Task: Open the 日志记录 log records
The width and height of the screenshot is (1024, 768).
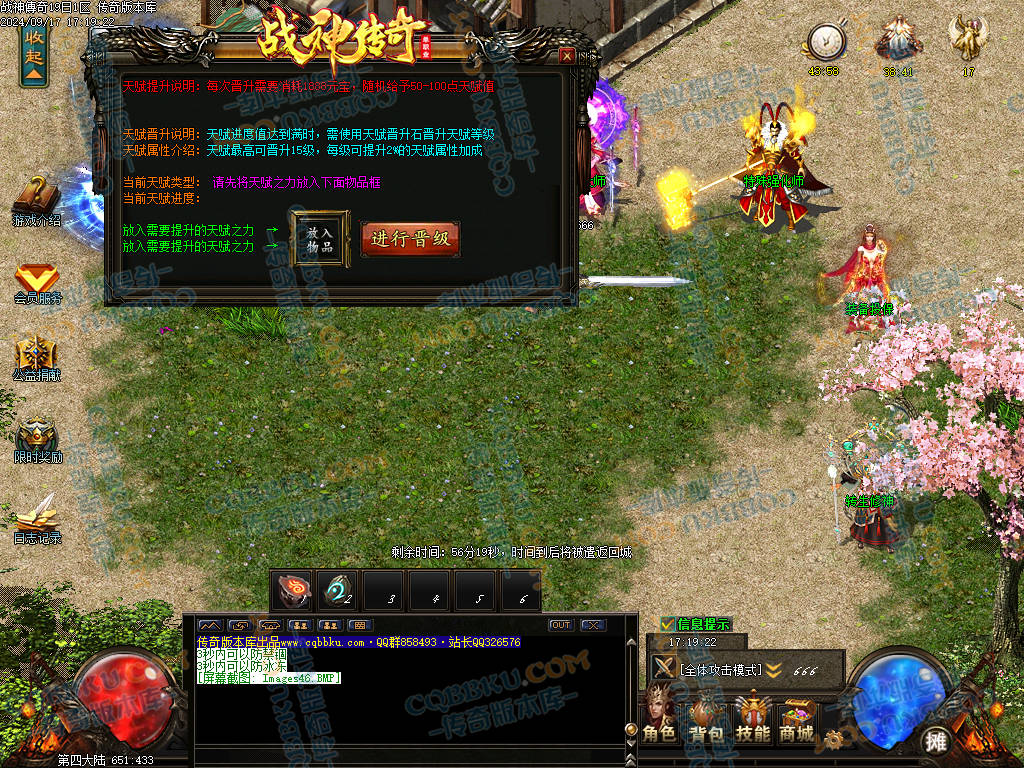Action: tap(37, 518)
